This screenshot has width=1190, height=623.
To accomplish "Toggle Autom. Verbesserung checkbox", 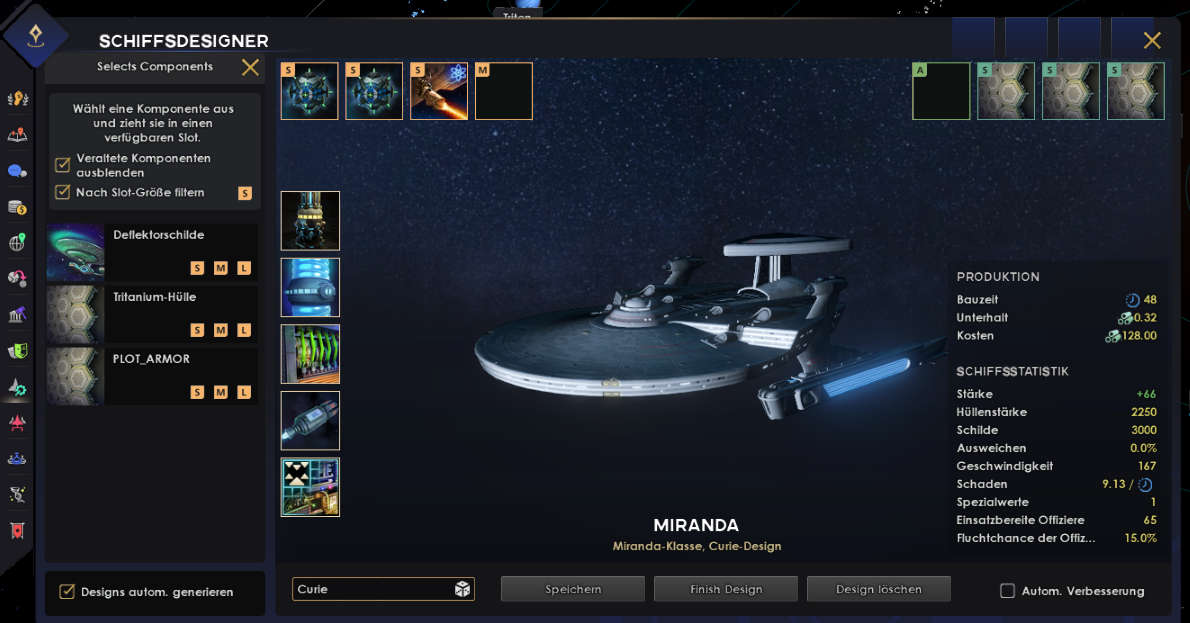I will point(1008,591).
